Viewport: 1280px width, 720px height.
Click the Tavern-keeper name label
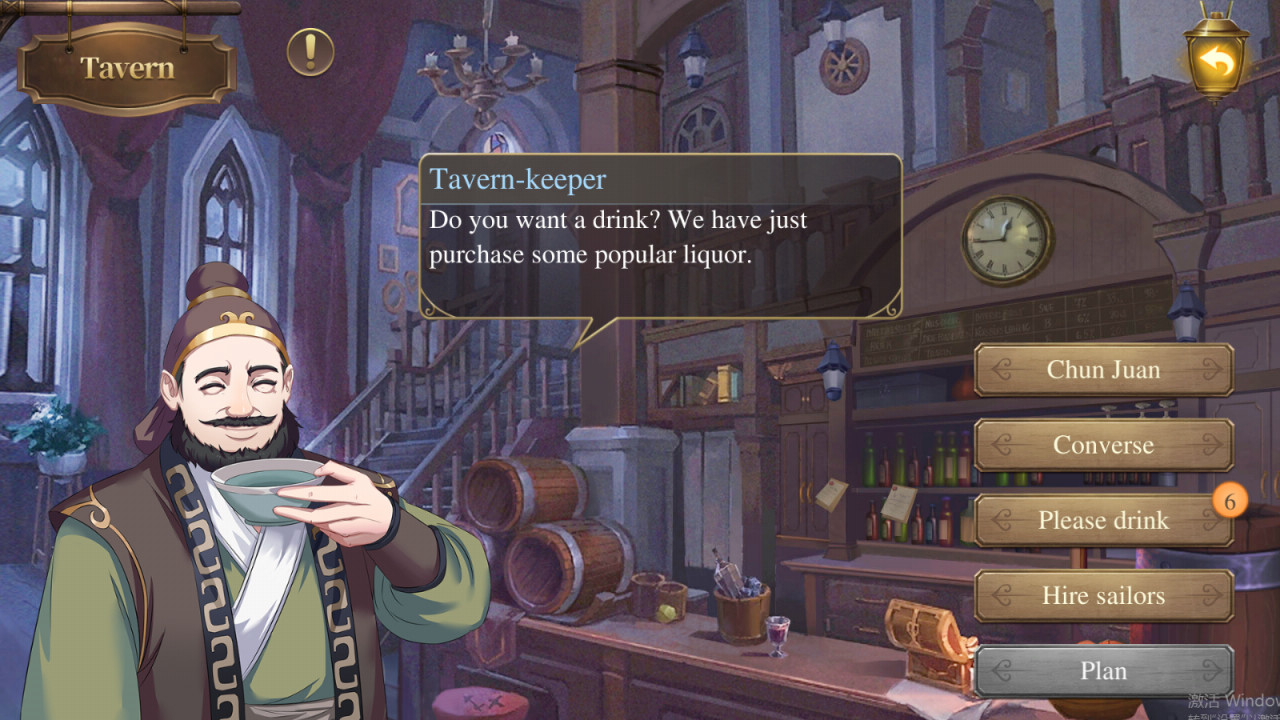point(520,179)
